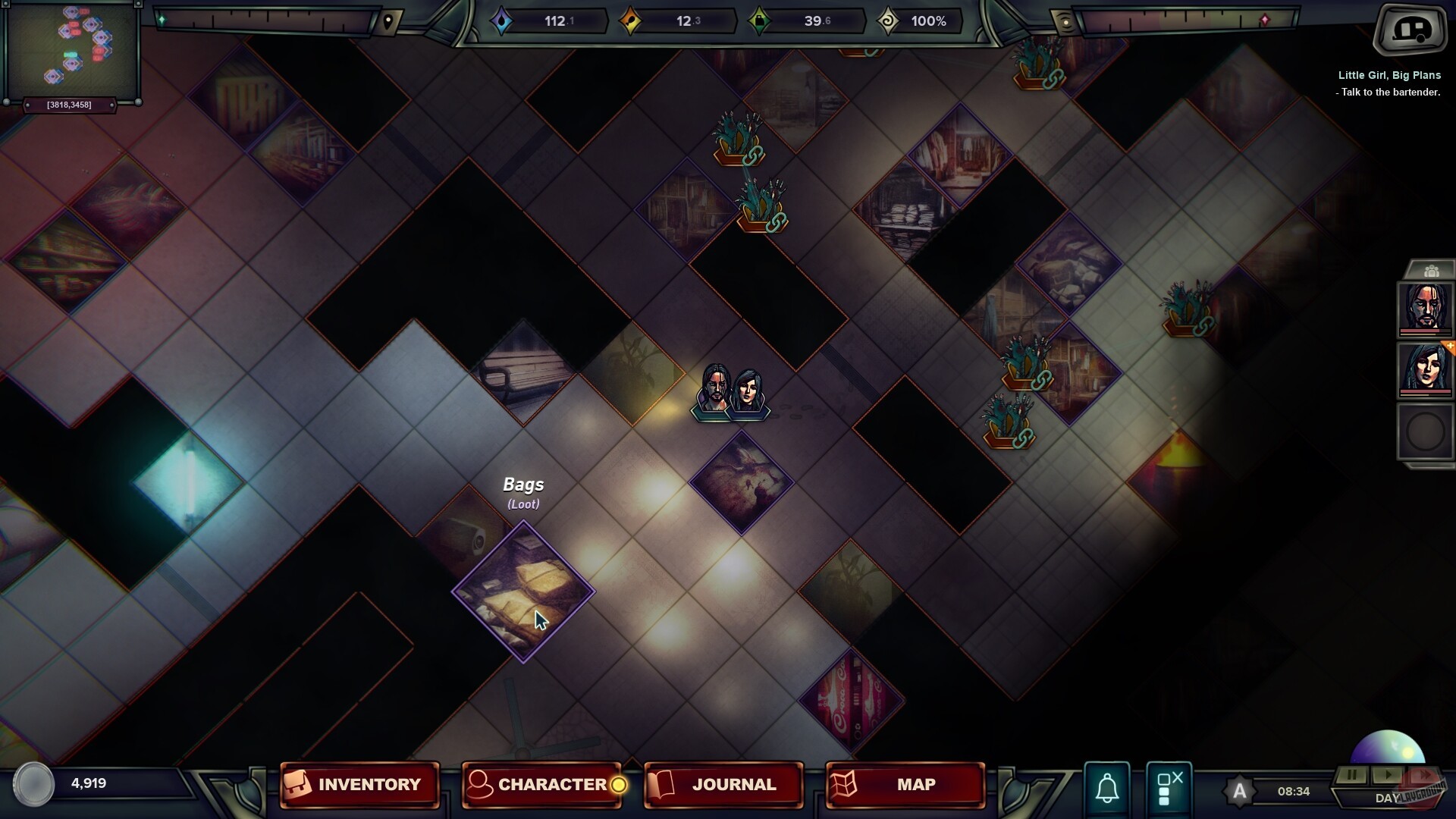Image resolution: width=1456 pixels, height=819 pixels.
Task: Click the coin icon next to 4,919
Action: pos(33,785)
